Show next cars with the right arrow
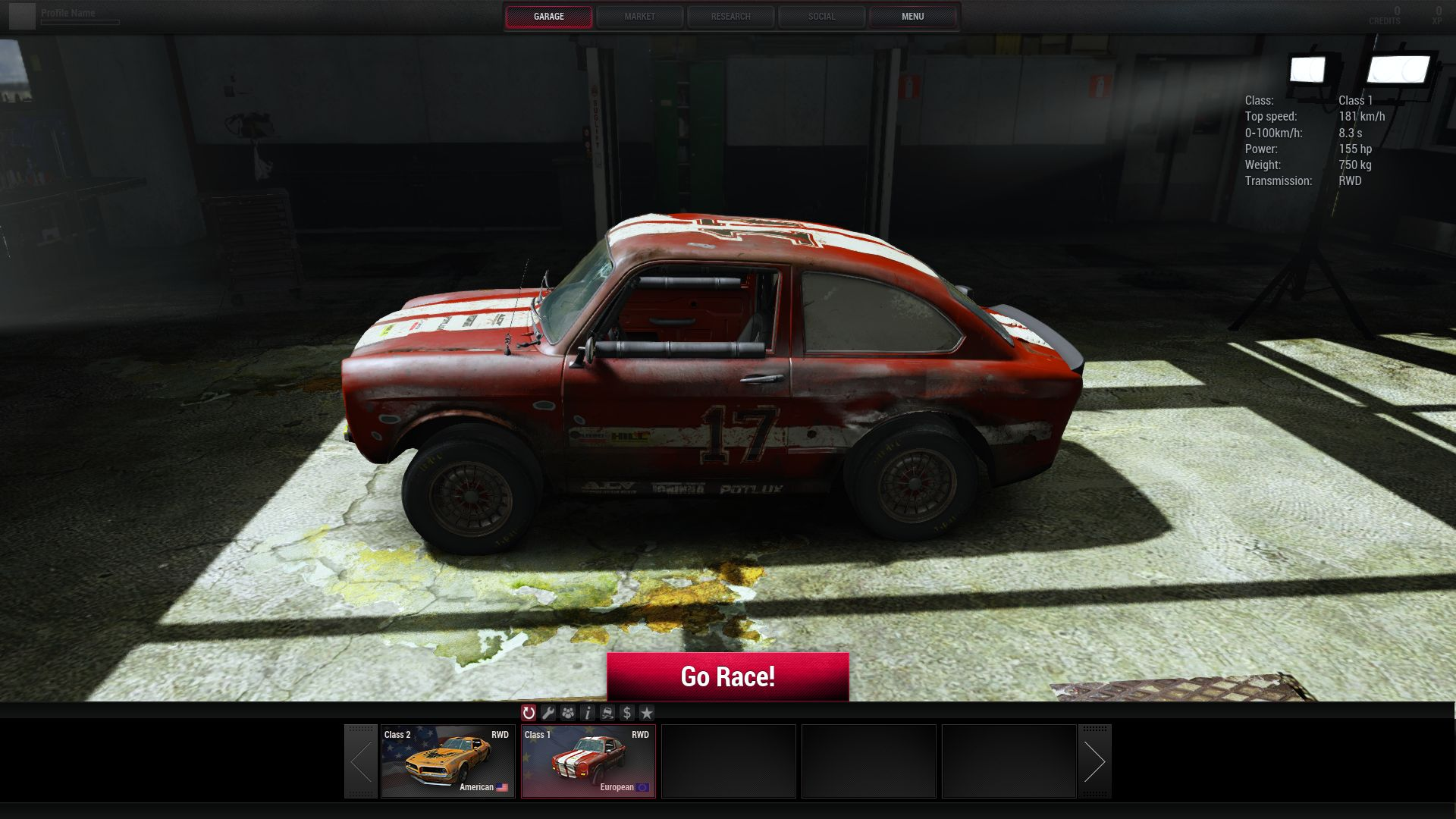 (1094, 761)
